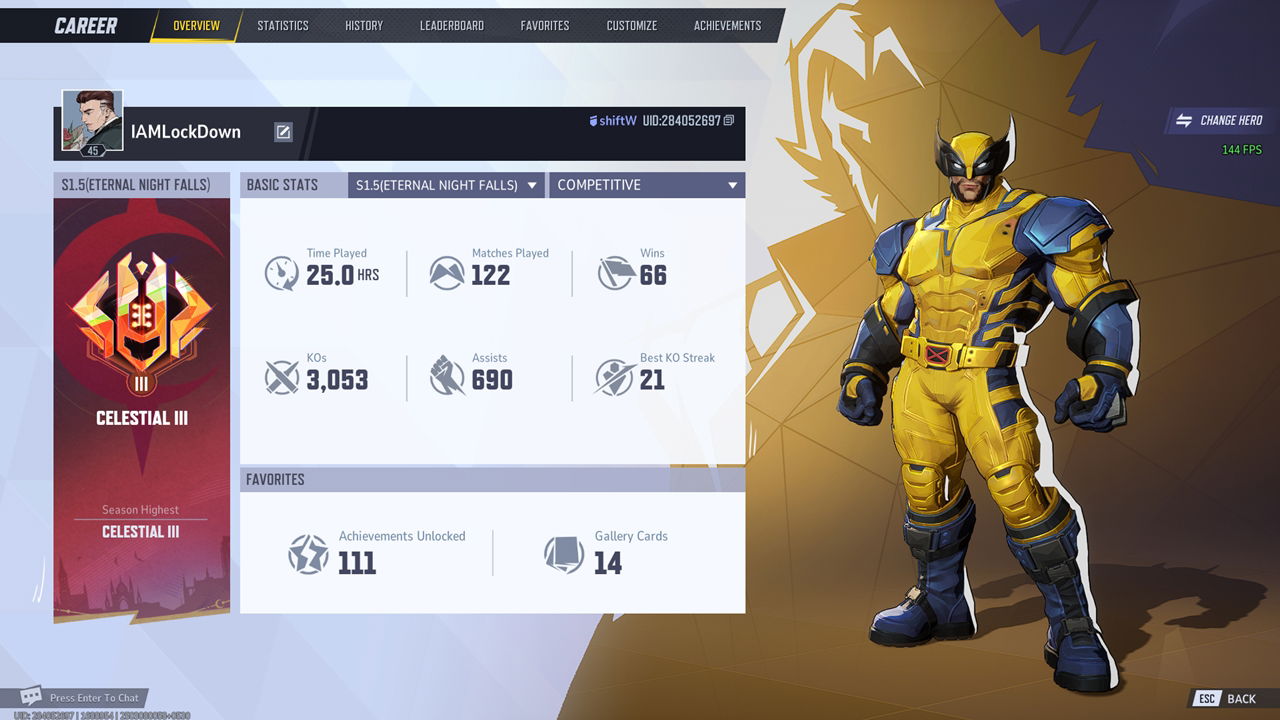
Task: Switch to the Overview tab
Action: pos(196,26)
